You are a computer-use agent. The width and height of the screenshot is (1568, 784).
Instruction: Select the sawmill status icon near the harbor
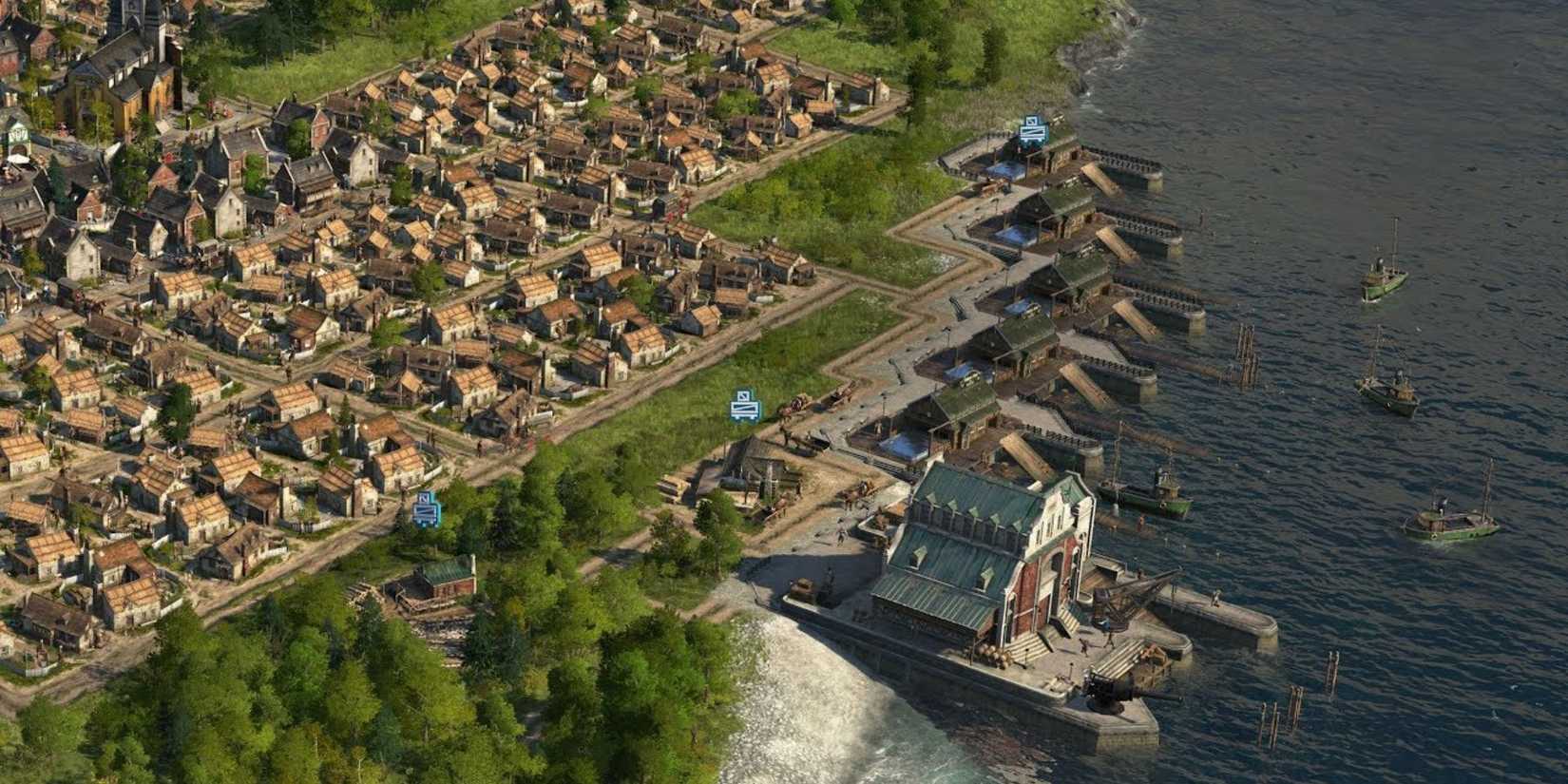point(1030,128)
